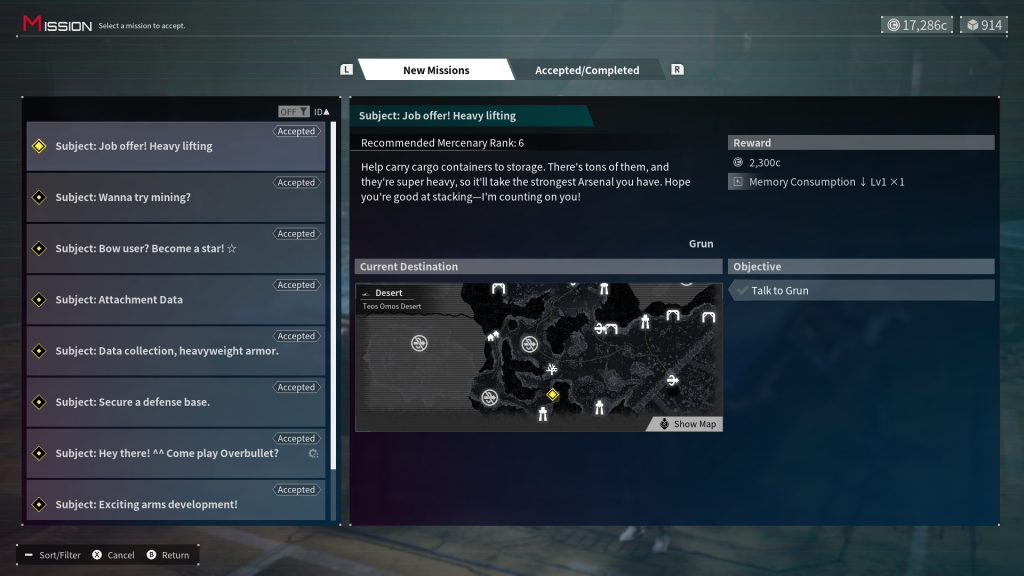The width and height of the screenshot is (1024, 576).
Task: Open the Accepted/Completed tab
Action: tap(586, 70)
